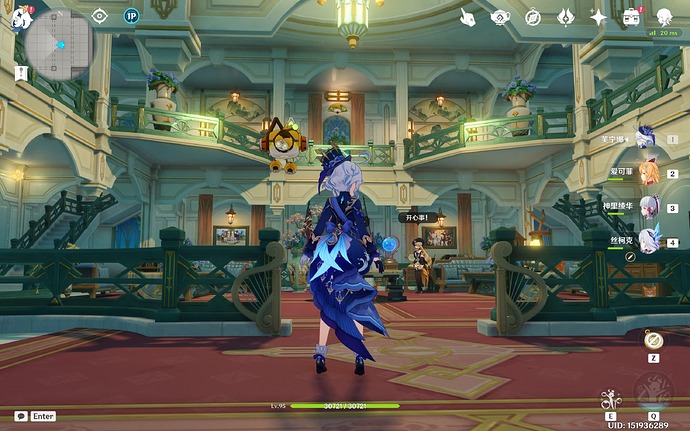Toggle the eye-shaped Elemental Sight icon

click(x=99, y=15)
